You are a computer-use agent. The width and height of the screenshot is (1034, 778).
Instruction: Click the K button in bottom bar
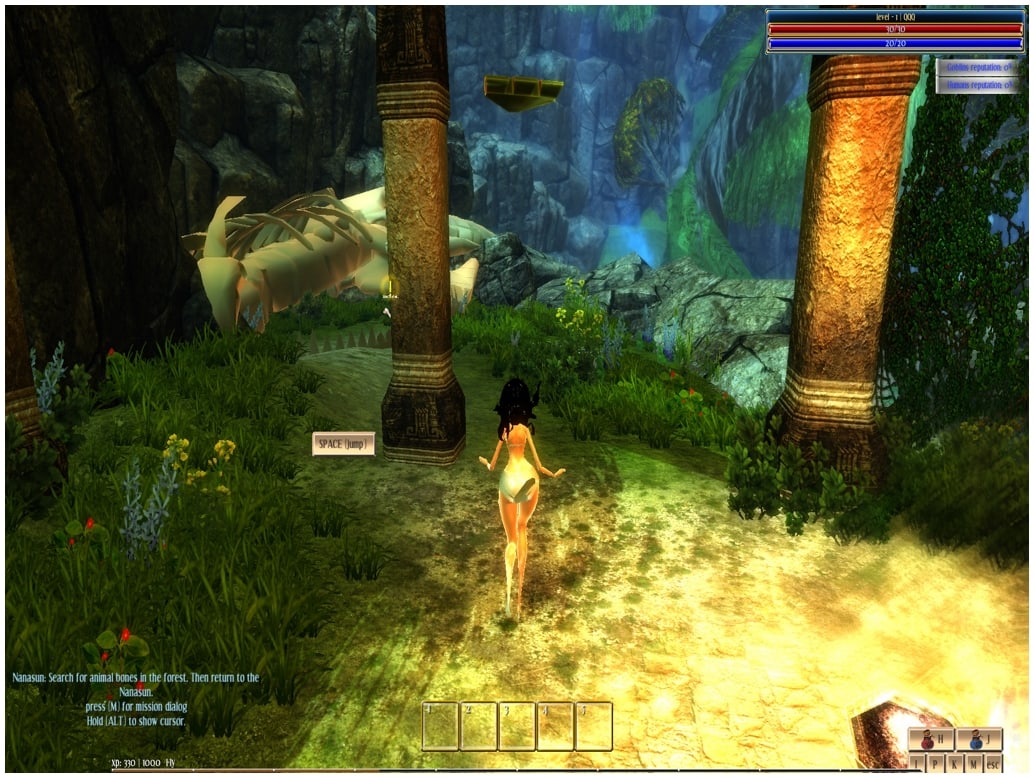pyautogui.click(x=955, y=763)
